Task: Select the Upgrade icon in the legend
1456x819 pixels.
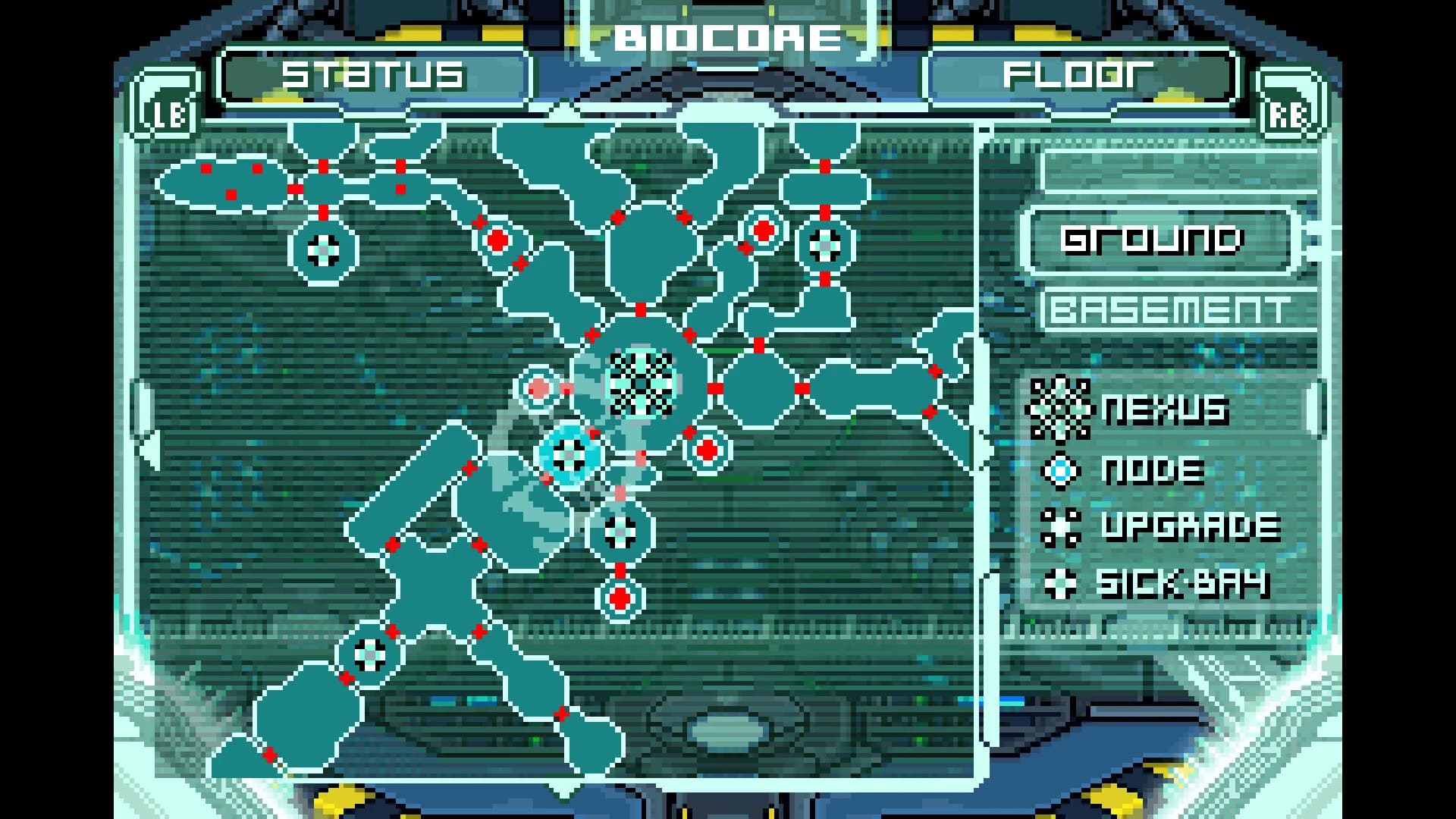Action: click(x=1062, y=526)
